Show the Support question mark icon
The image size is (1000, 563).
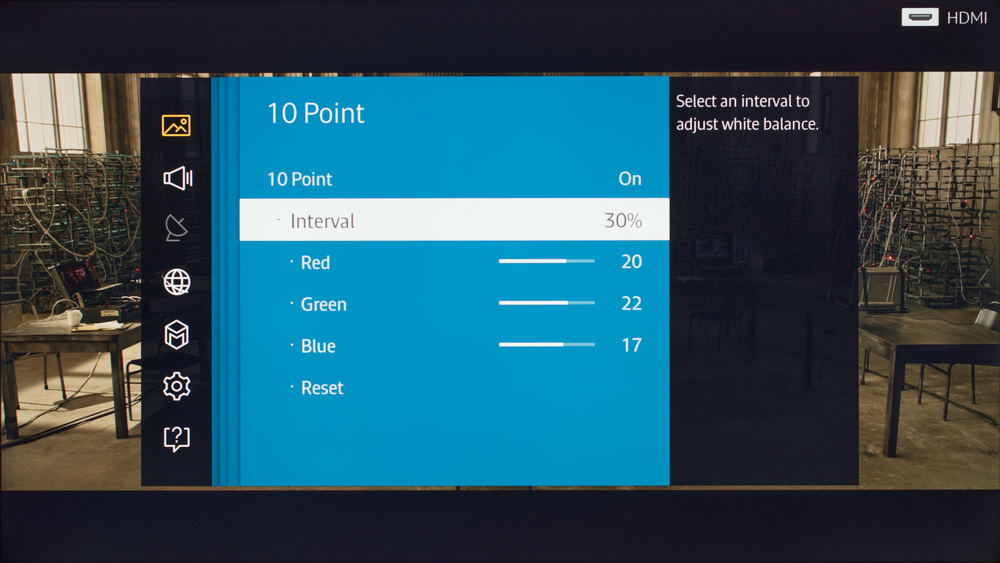pos(177,438)
